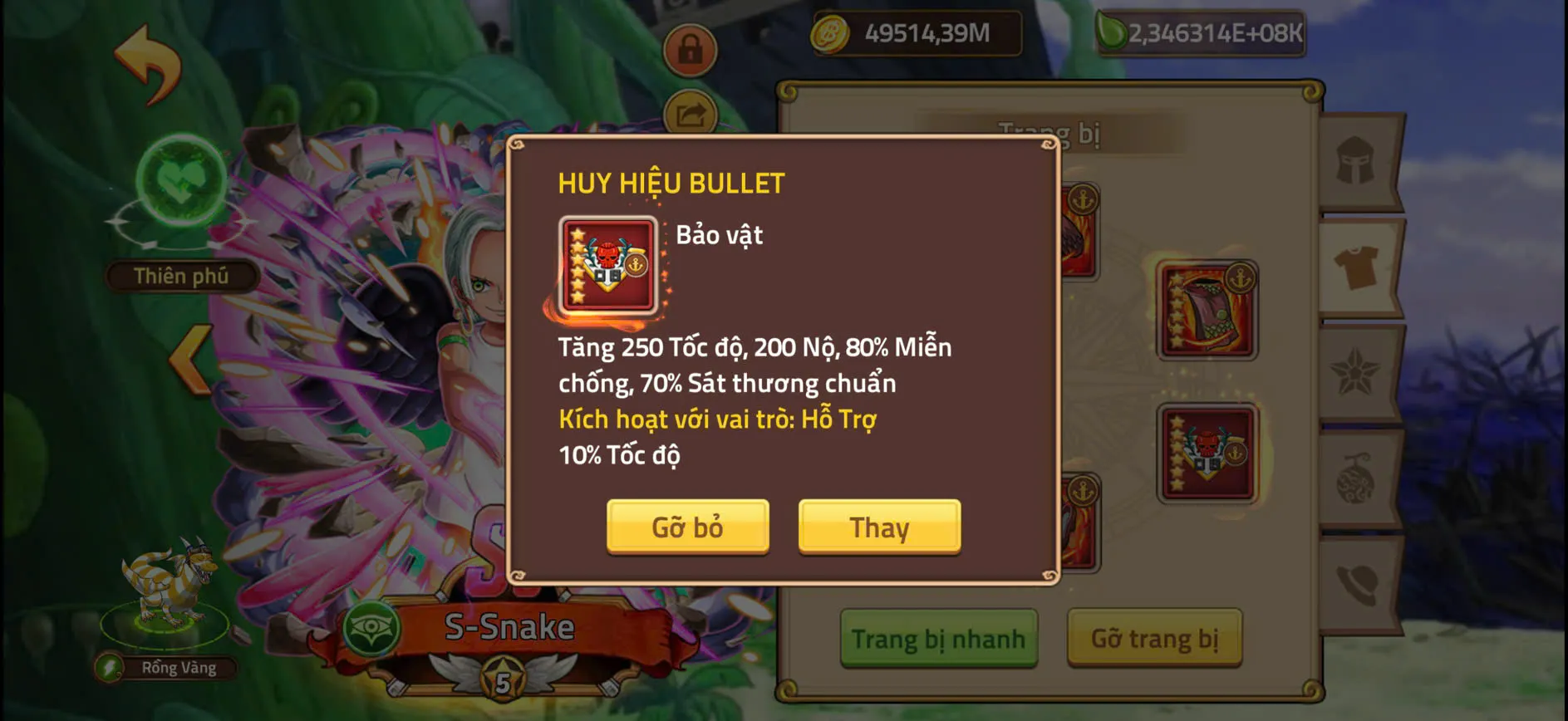Image resolution: width=1568 pixels, height=721 pixels.
Task: Select the Bullet badge equipment slot
Action: coord(1207,454)
